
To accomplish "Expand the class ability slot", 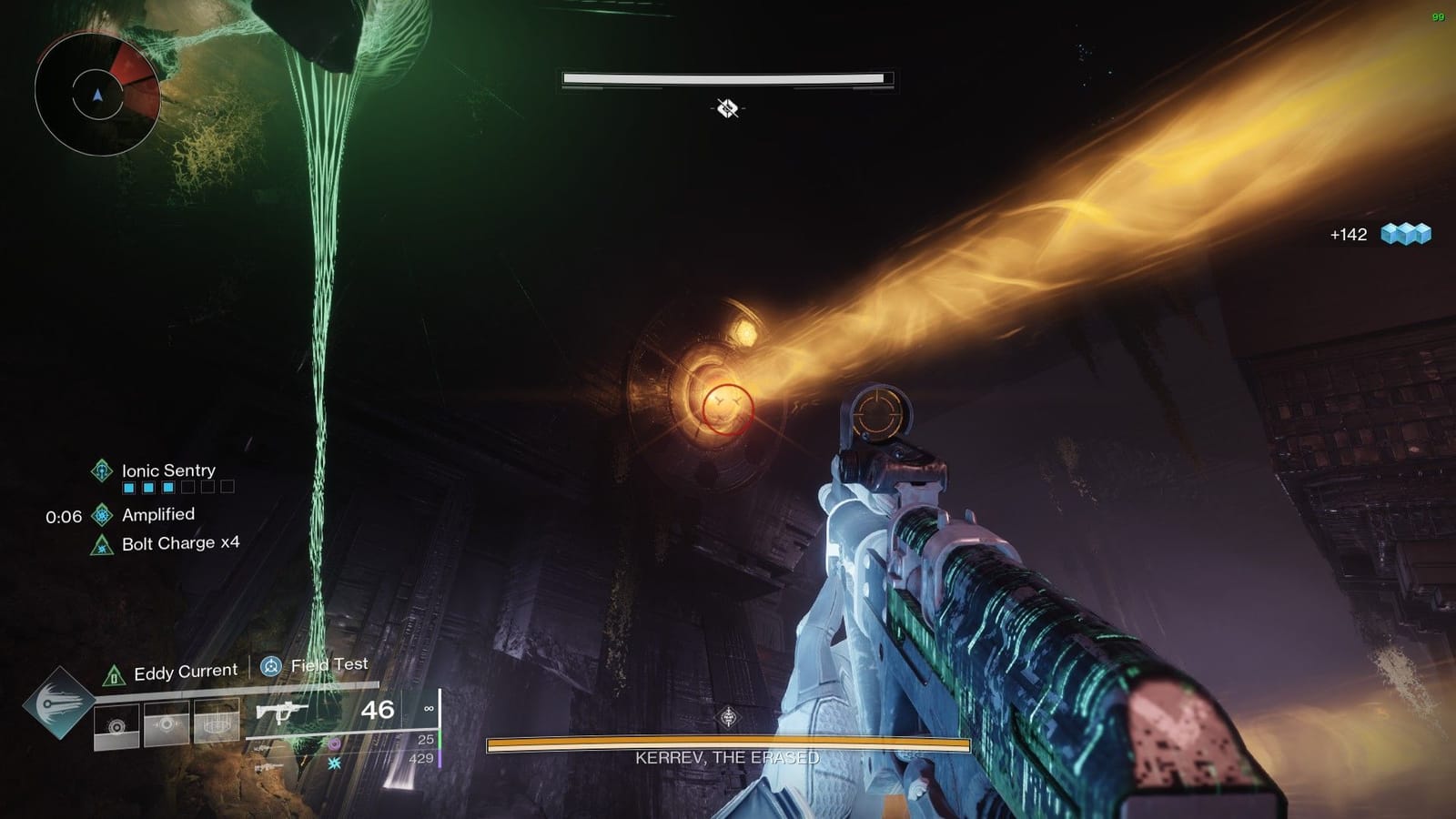I will [x=218, y=721].
